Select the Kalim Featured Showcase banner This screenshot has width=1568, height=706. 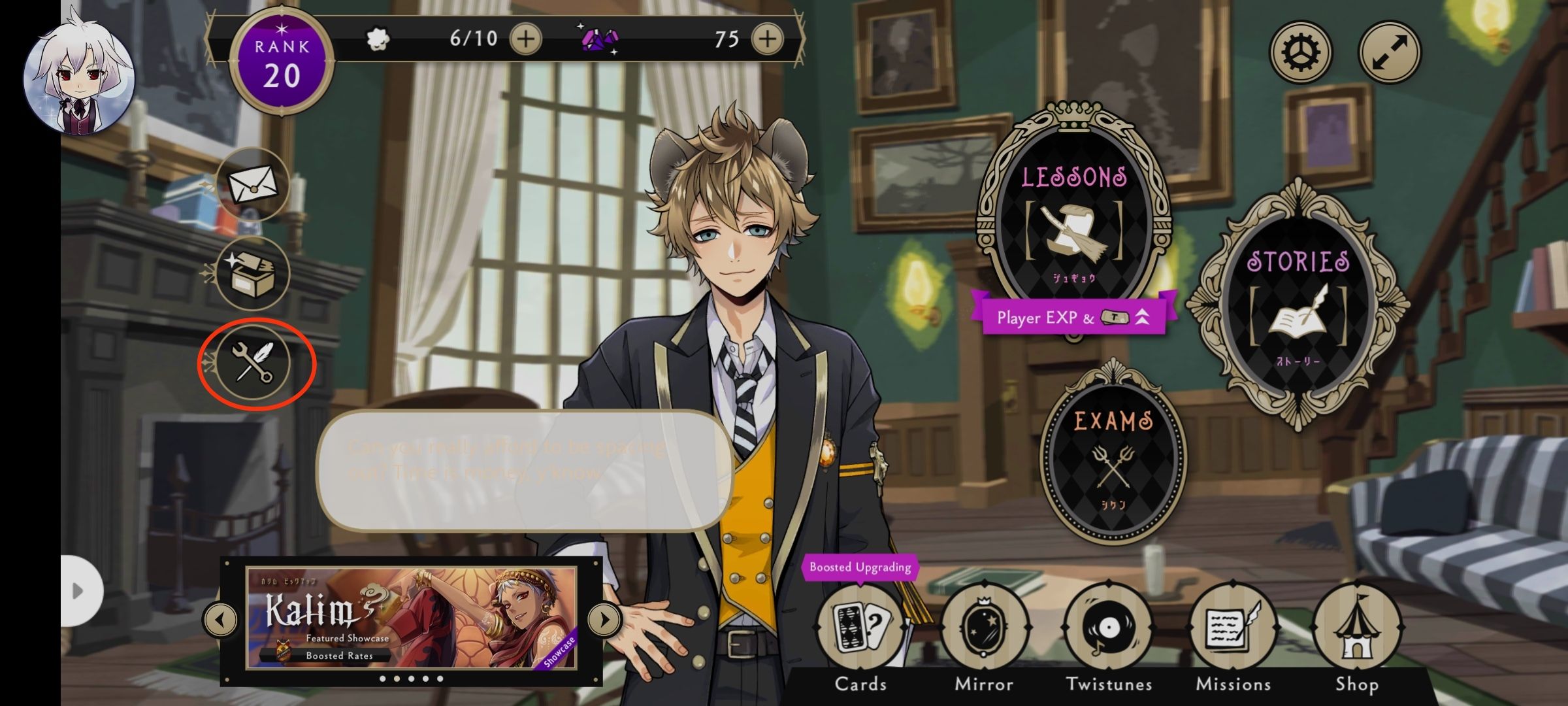pyautogui.click(x=412, y=618)
